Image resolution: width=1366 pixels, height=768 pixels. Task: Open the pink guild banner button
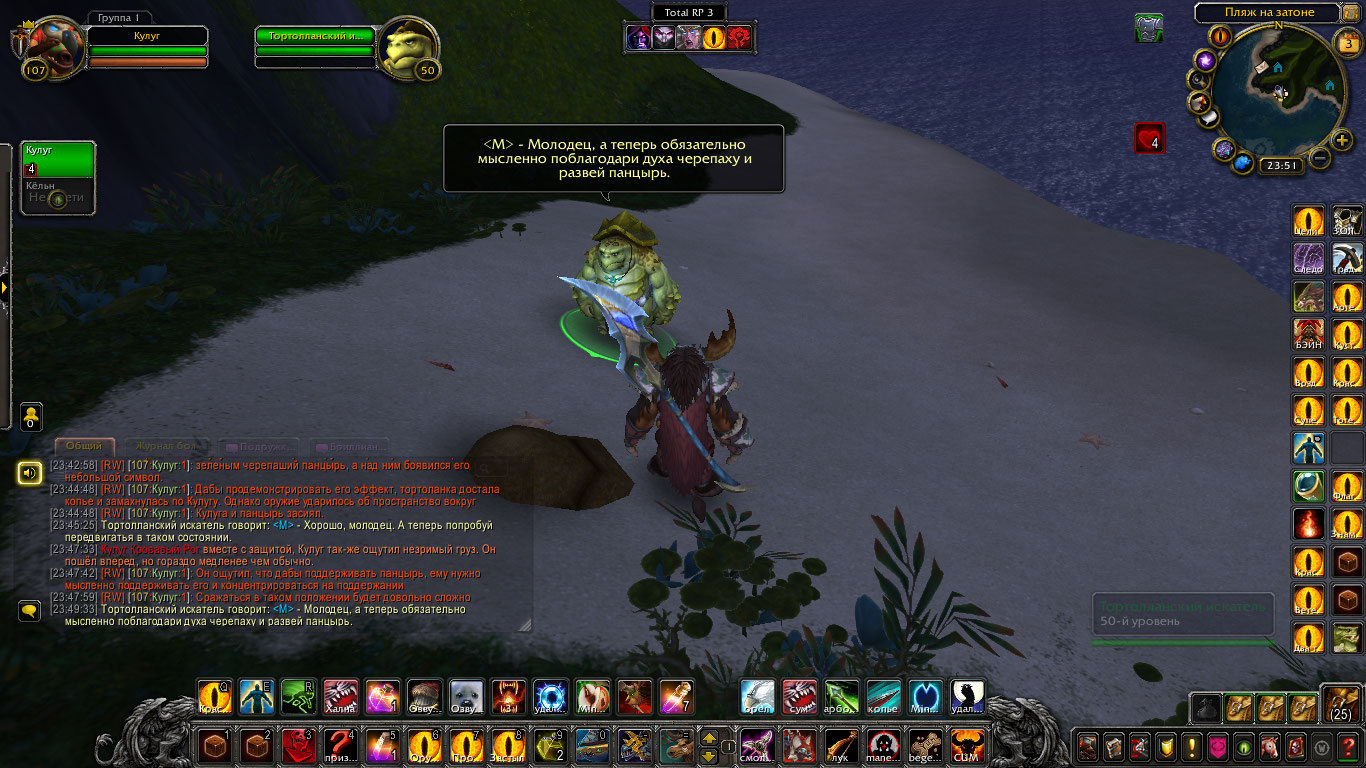pyautogui.click(x=1218, y=746)
